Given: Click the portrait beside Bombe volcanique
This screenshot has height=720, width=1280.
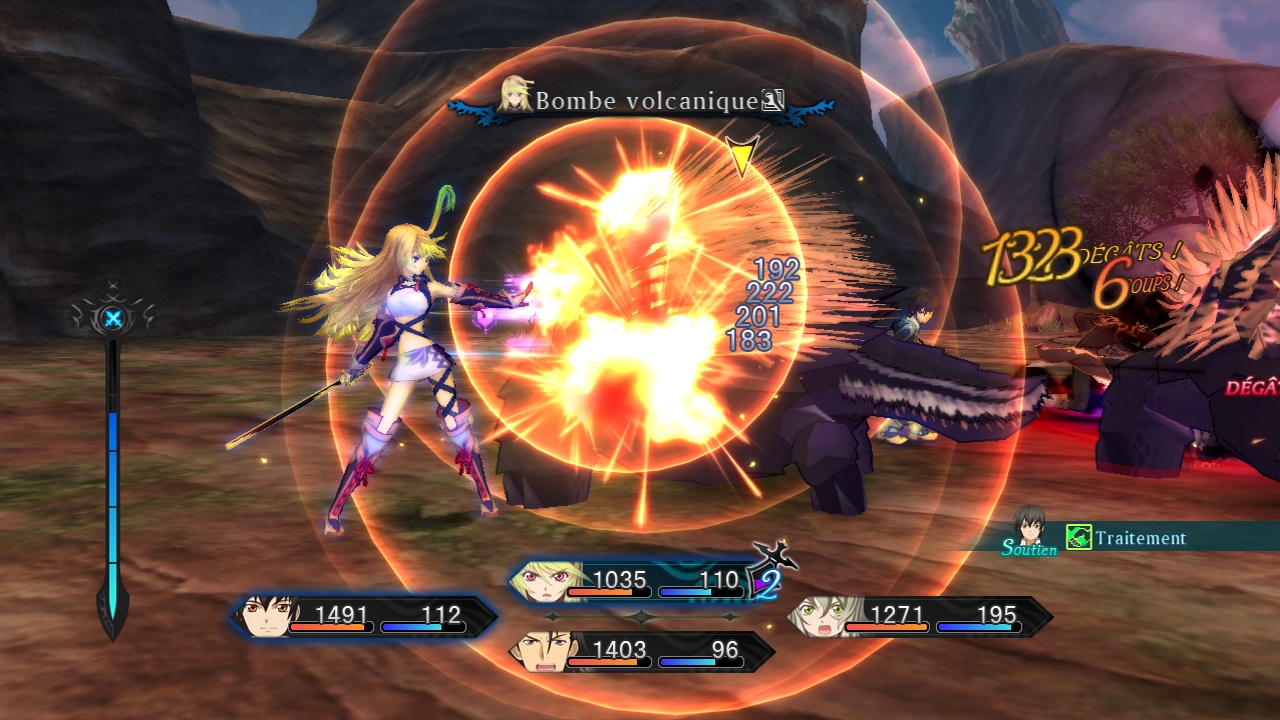Looking at the screenshot, I should tap(516, 96).
